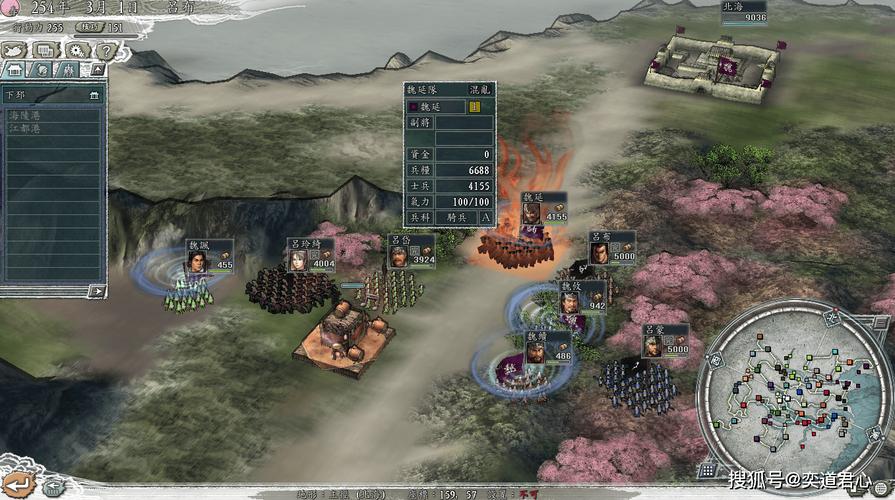895x500 pixels.
Task: Collapse the list panel with the up-arrow button
Action: click(96, 70)
